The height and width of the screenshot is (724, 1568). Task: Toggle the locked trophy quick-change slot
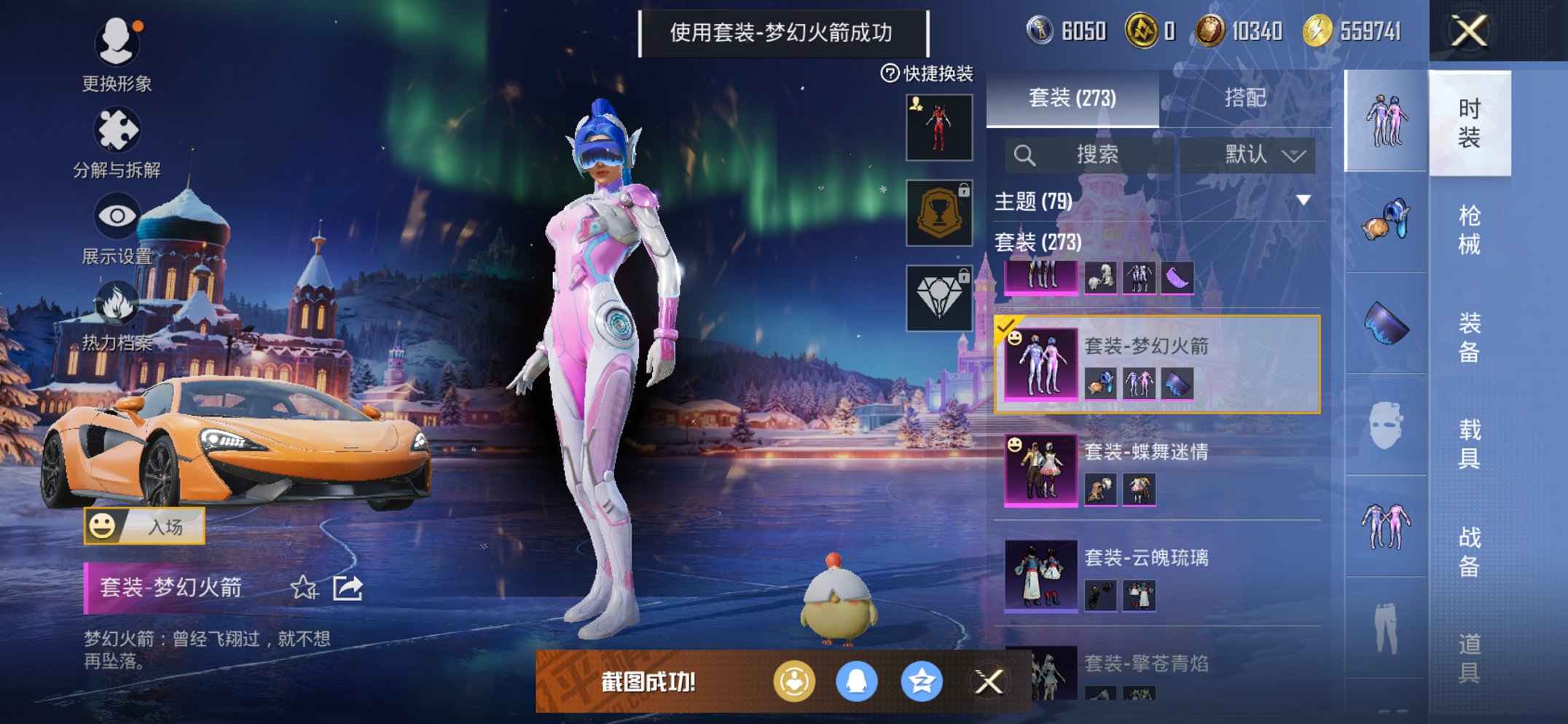pos(938,213)
